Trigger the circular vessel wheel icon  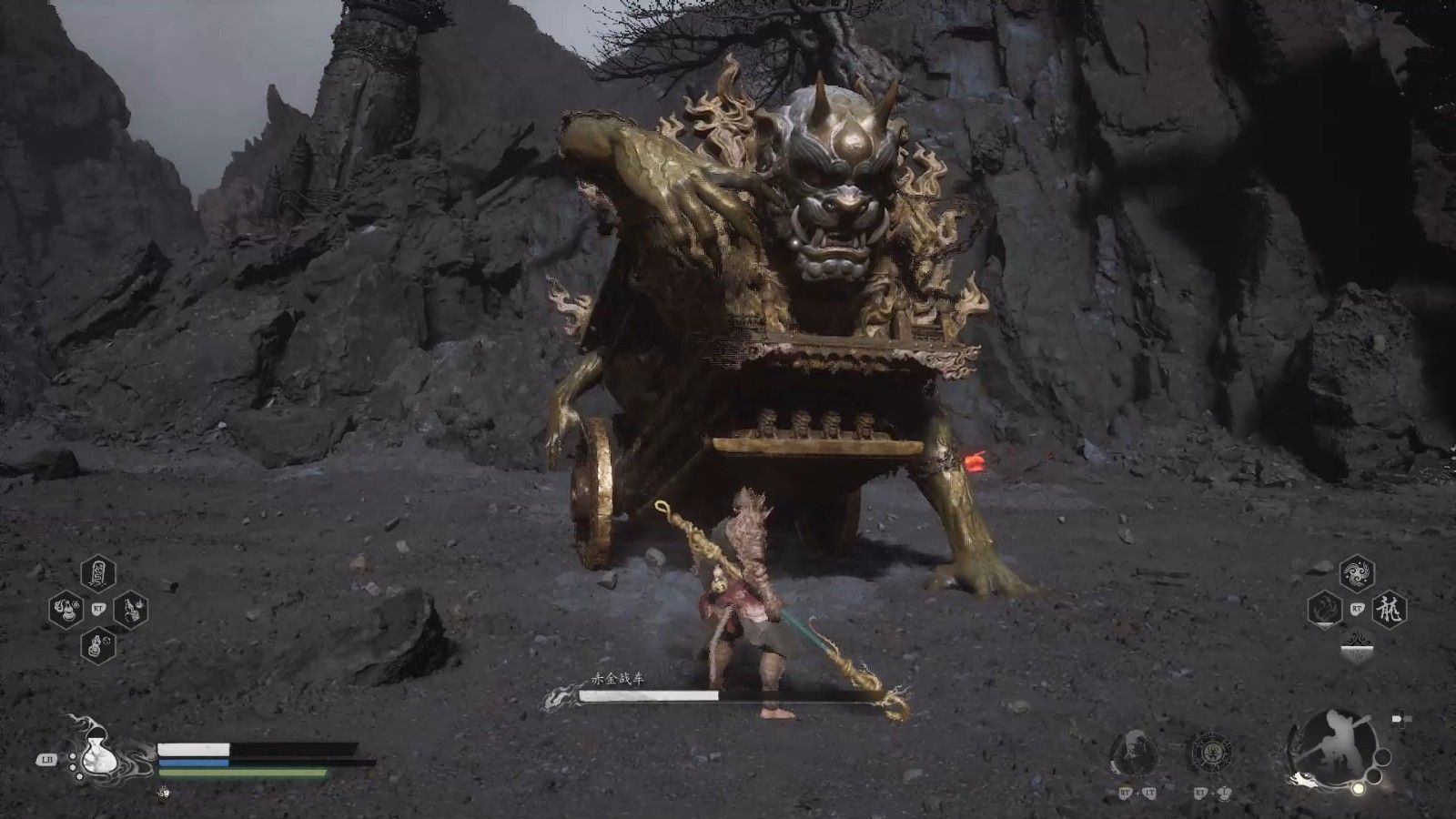[x=1209, y=752]
